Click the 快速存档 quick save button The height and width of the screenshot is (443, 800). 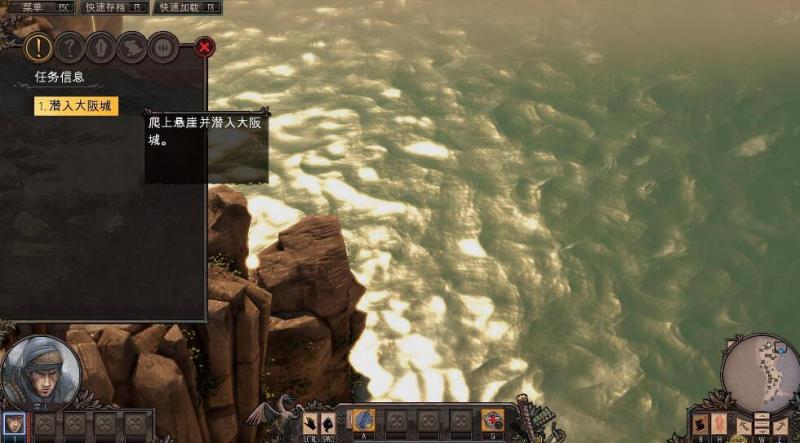click(x=114, y=7)
